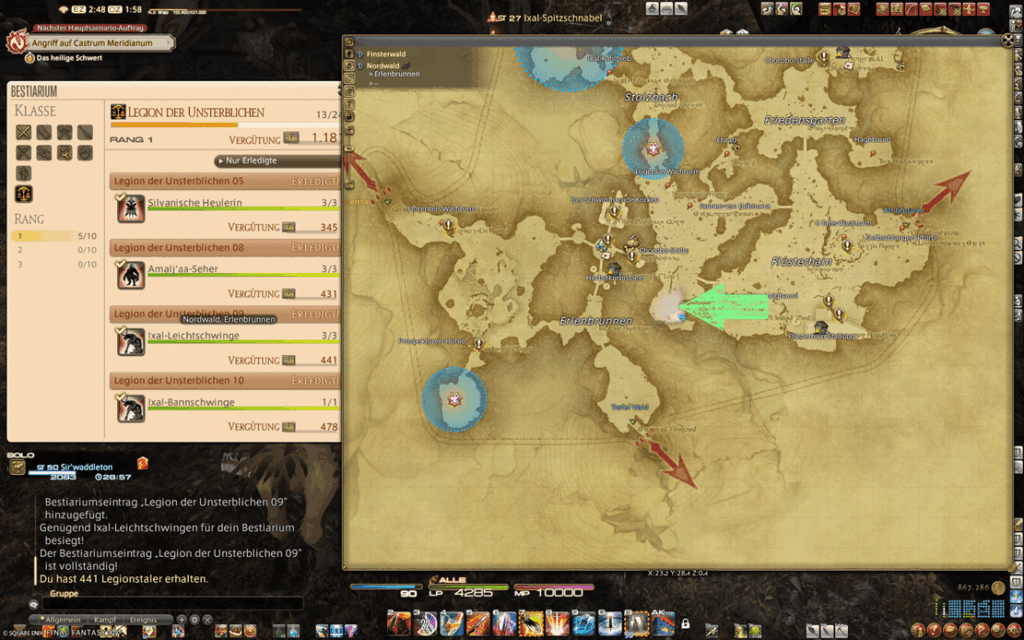The height and width of the screenshot is (640, 1024).
Task: Follow the red exit arrow at the map's east edge
Action: tap(943, 192)
